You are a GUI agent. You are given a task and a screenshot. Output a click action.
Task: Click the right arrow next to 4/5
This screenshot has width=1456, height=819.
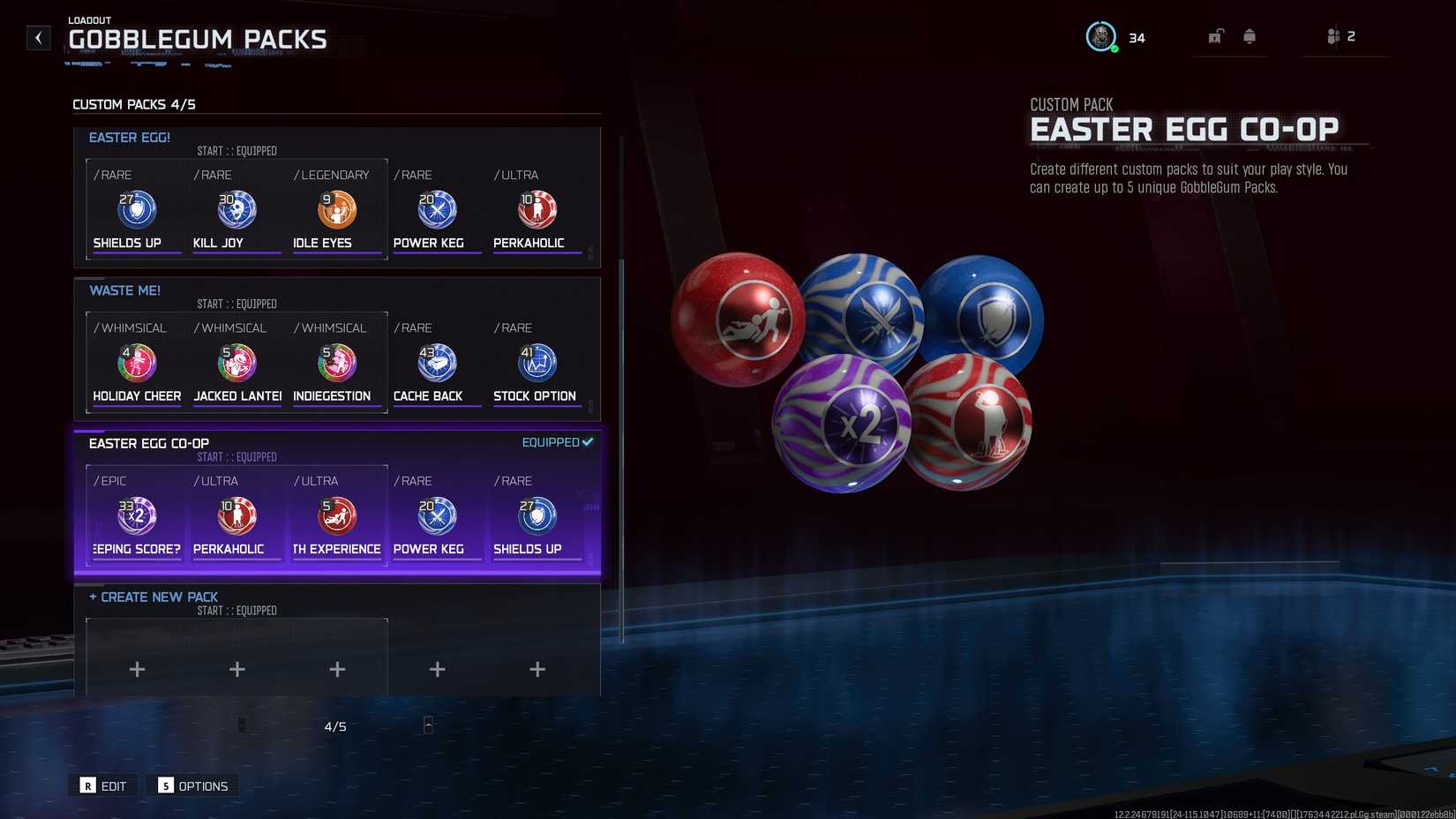point(428,725)
